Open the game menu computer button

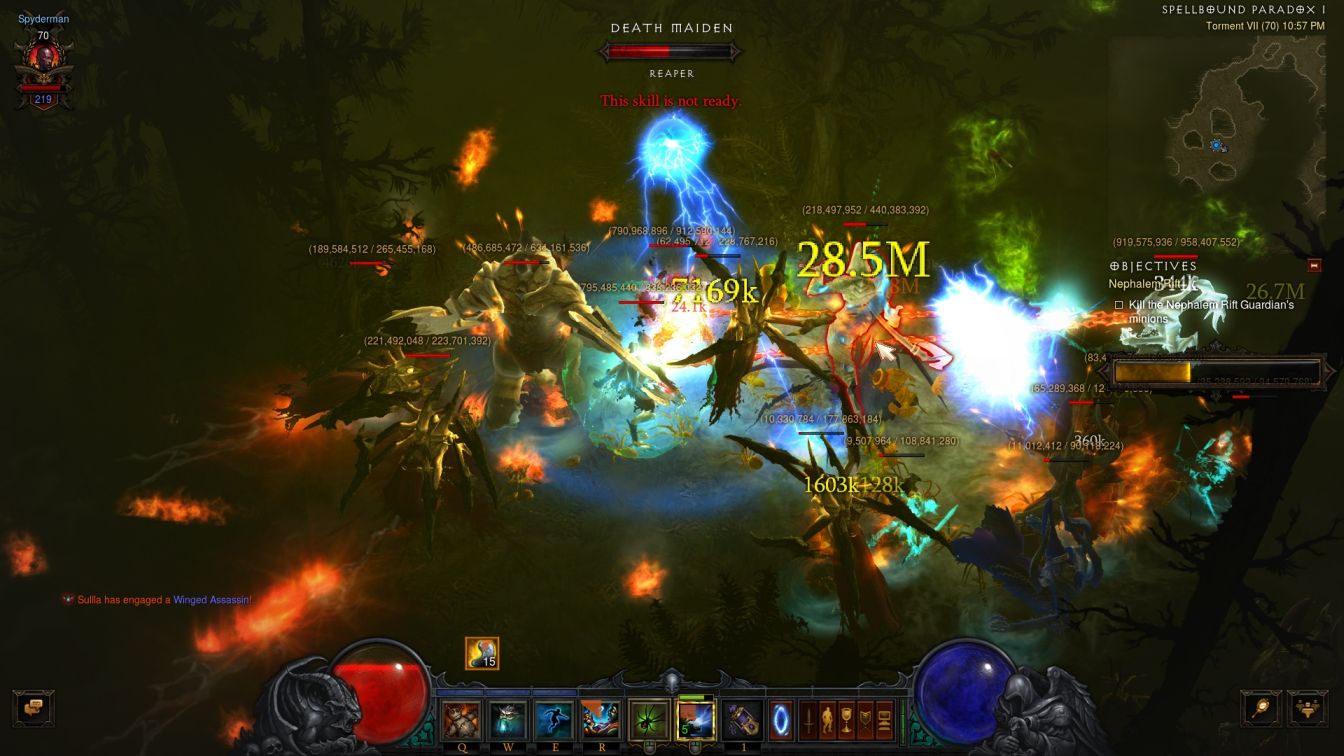886,720
